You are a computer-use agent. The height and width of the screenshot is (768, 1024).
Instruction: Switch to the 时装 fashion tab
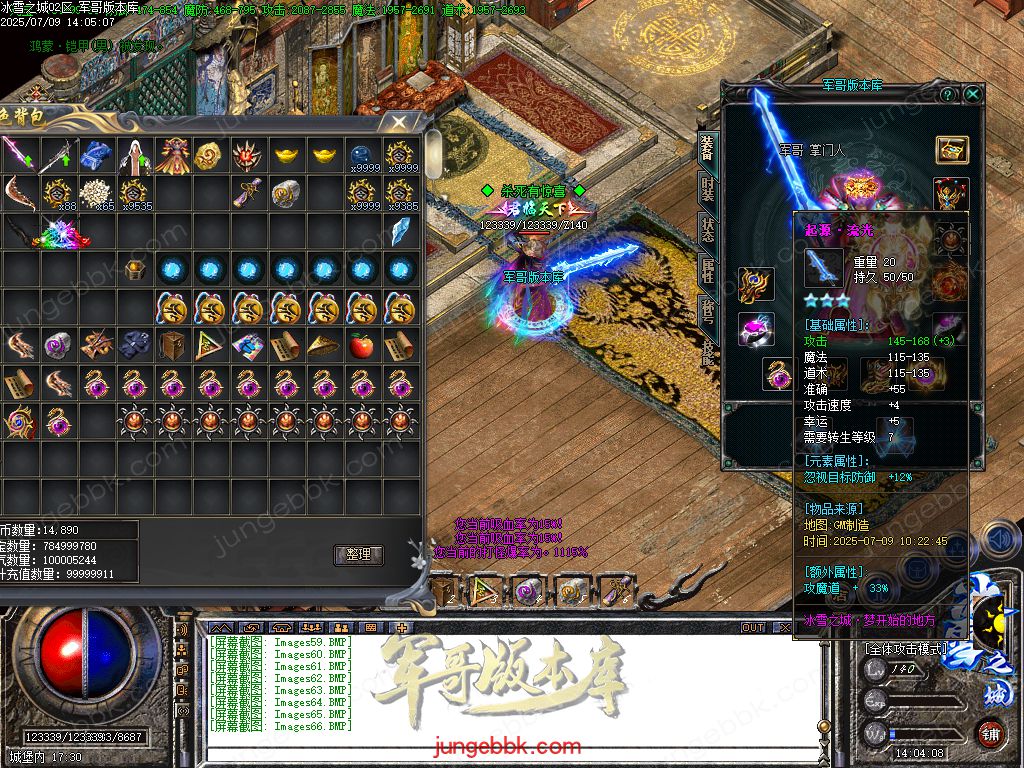(x=707, y=190)
